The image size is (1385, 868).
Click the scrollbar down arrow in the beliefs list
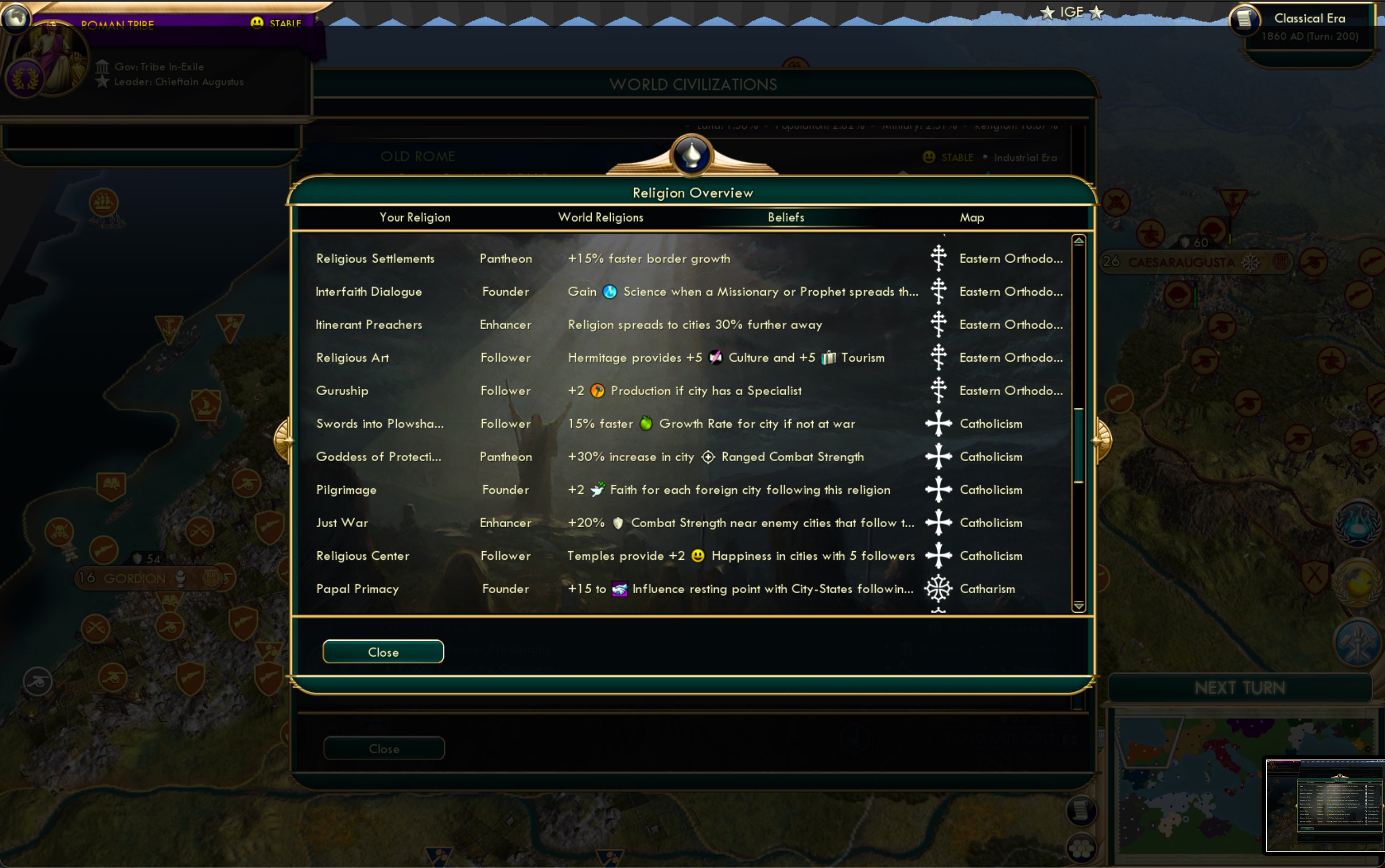(1079, 605)
